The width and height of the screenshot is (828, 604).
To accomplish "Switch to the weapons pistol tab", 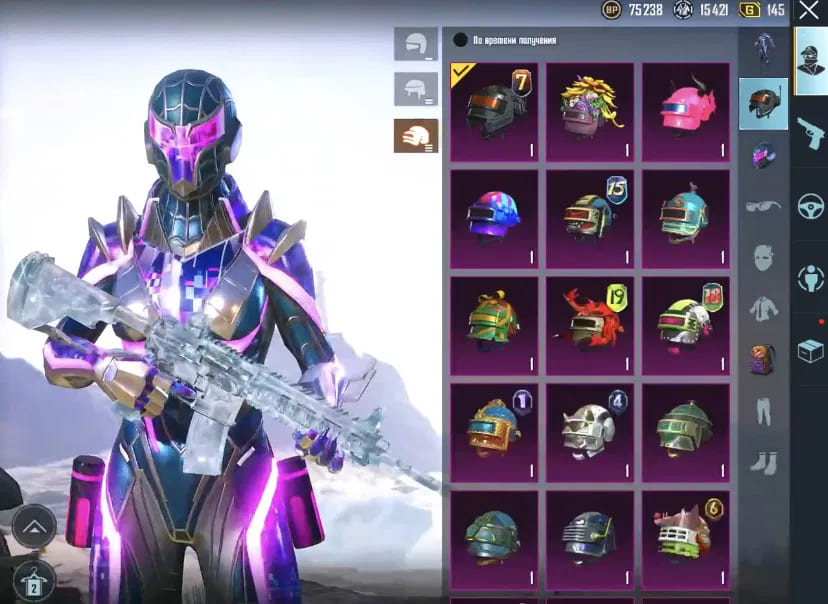I will pos(810,131).
